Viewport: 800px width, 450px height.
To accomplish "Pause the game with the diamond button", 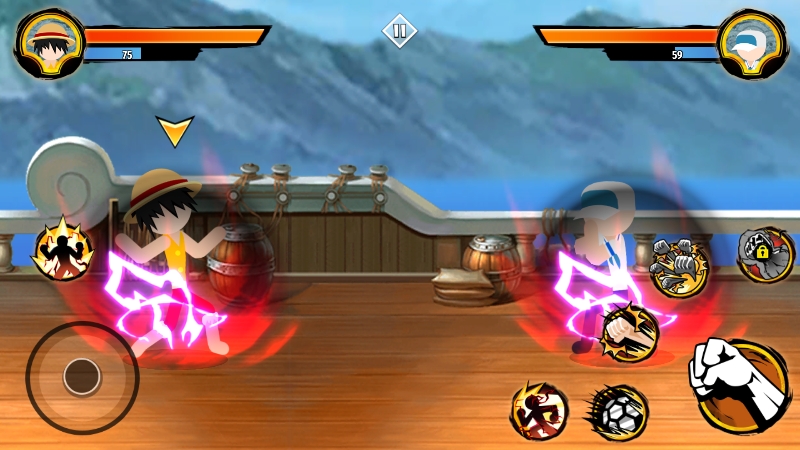I will (399, 31).
